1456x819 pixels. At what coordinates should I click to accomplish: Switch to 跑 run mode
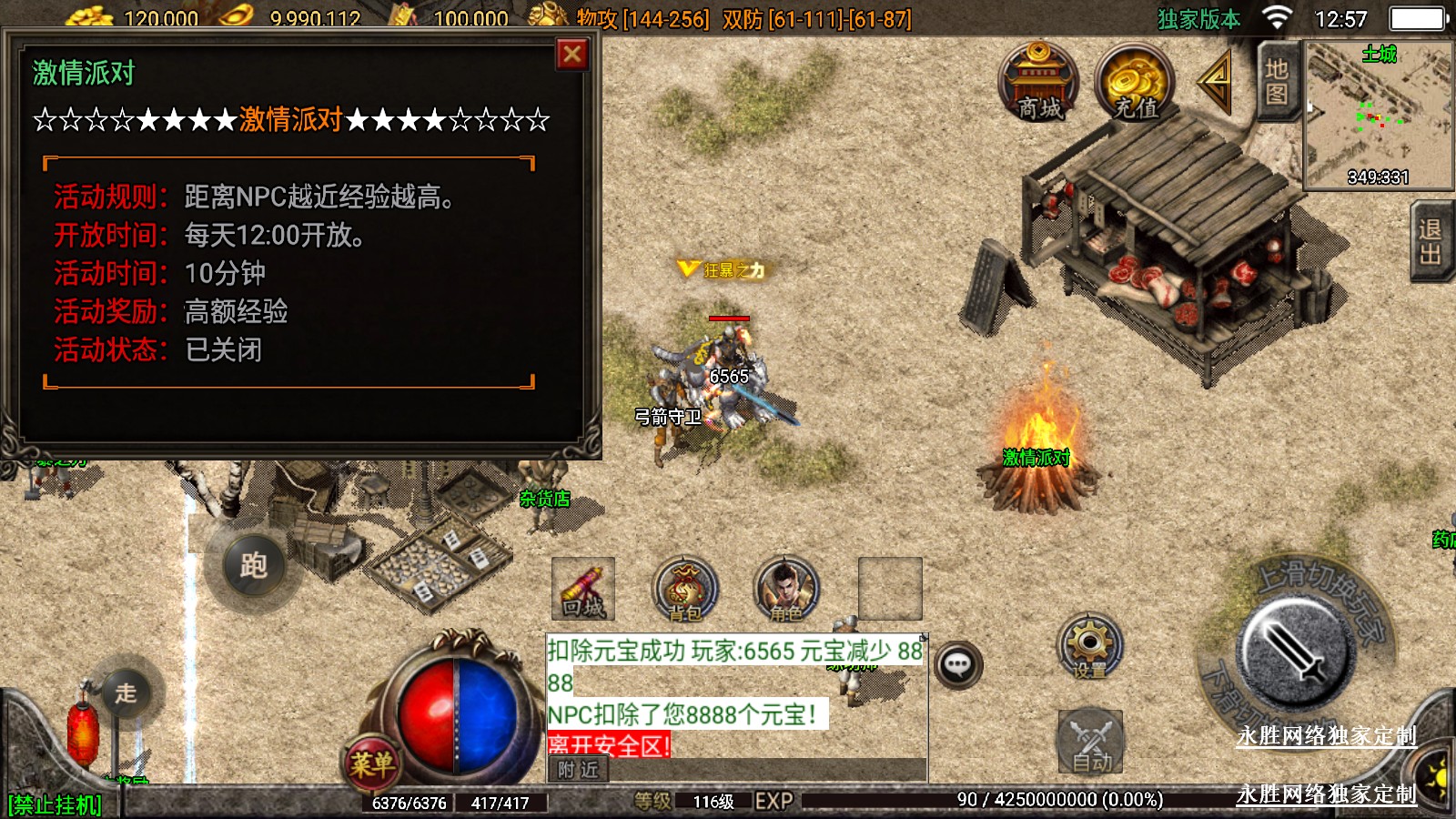[x=253, y=565]
